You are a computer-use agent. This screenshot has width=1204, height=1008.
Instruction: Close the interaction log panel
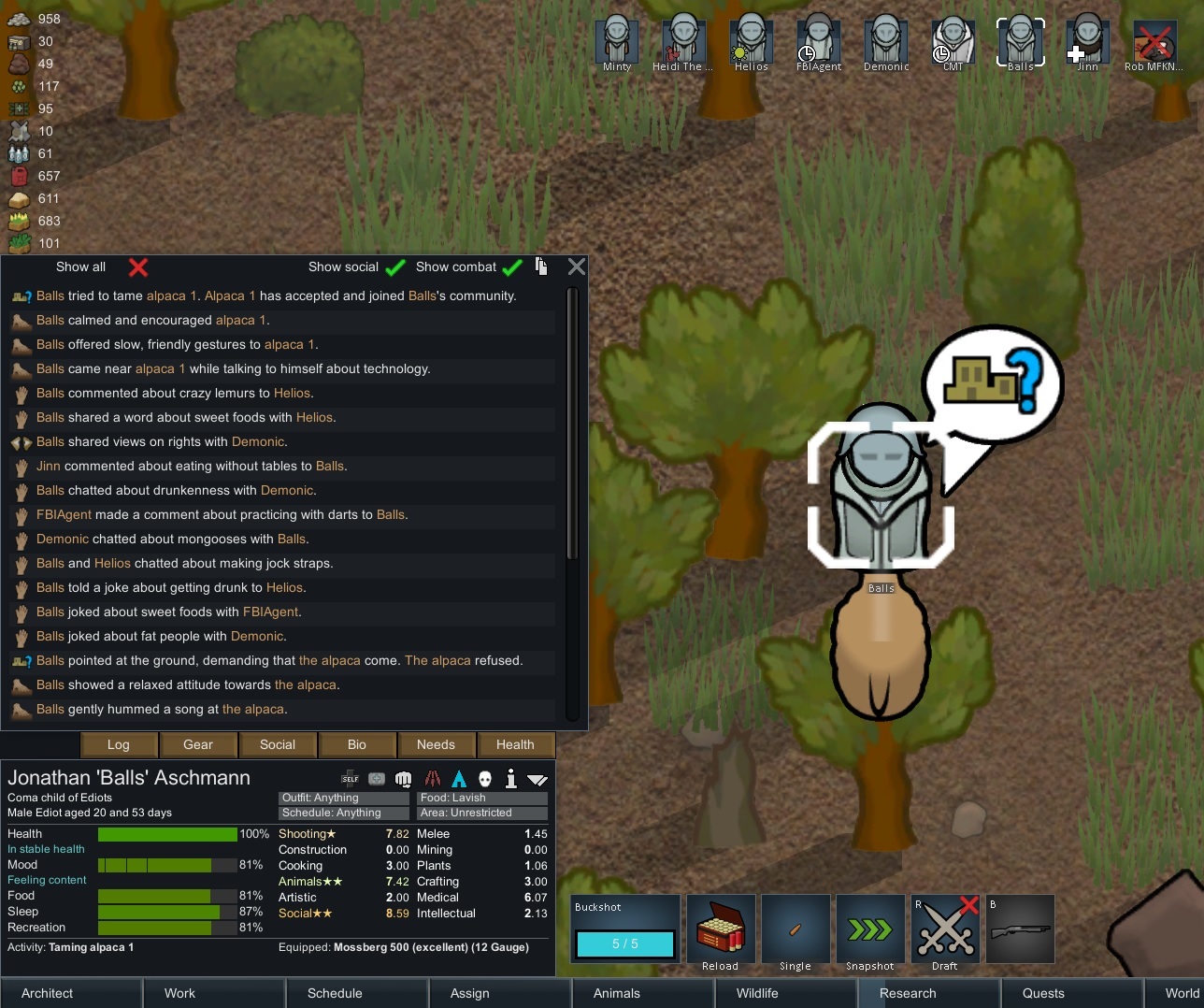577,266
